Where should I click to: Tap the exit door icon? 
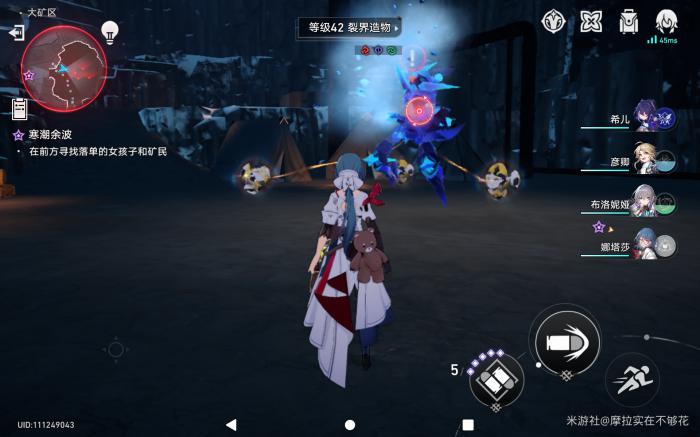pos(16,33)
